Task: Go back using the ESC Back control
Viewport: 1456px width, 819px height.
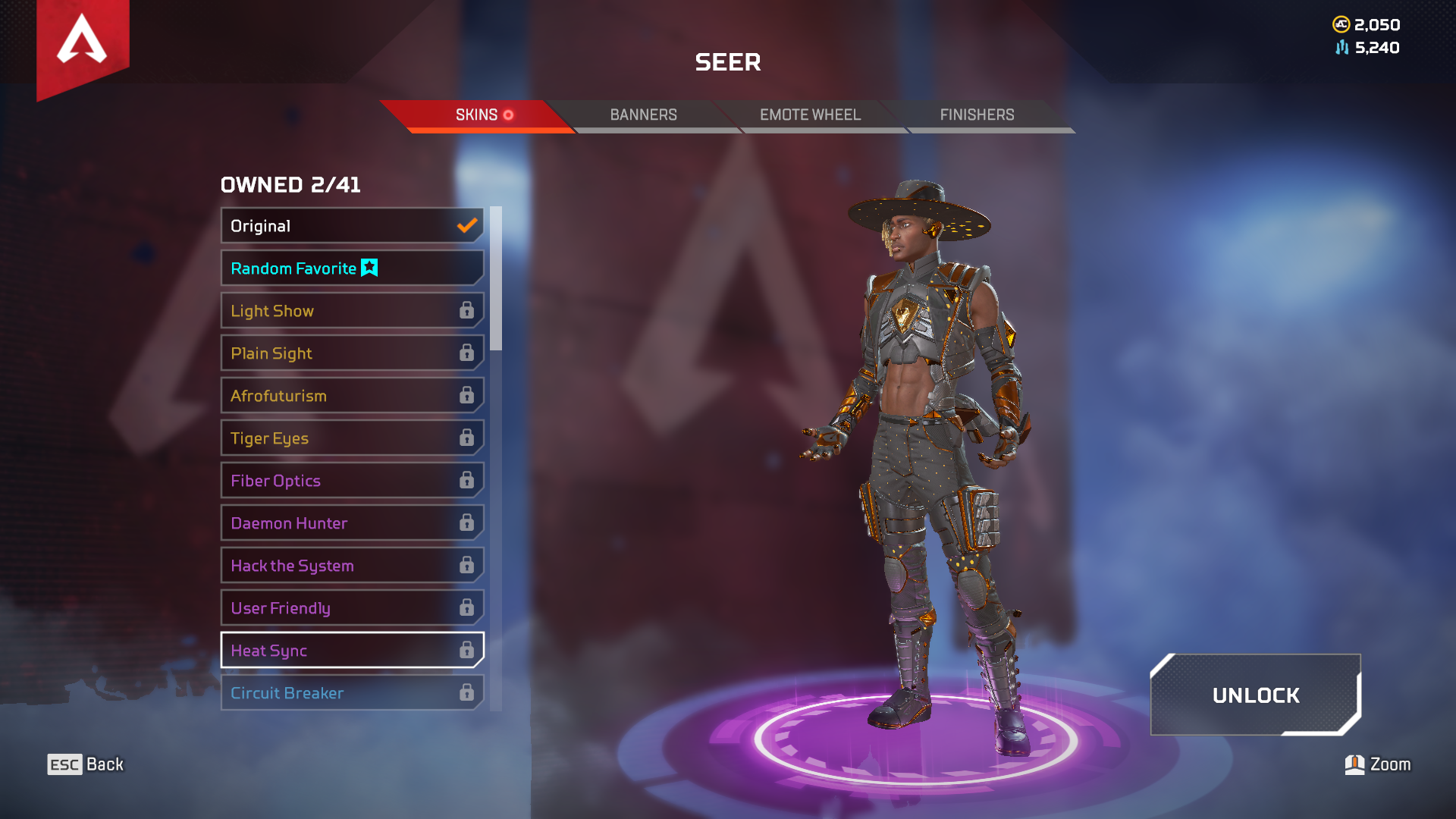Action: click(83, 764)
